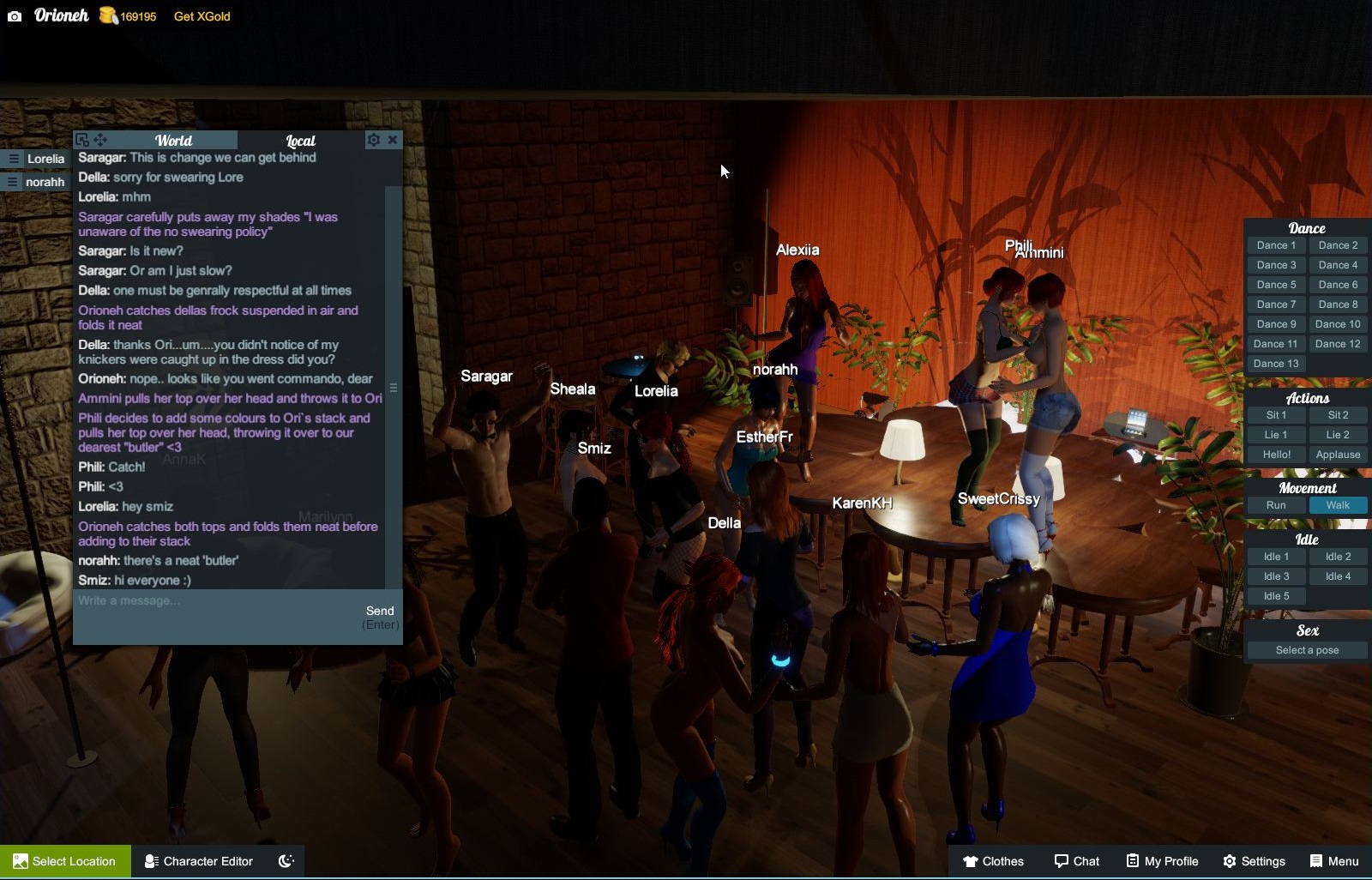Choose the Idle 3 stance
This screenshot has width=1372, height=880.
tap(1276, 576)
